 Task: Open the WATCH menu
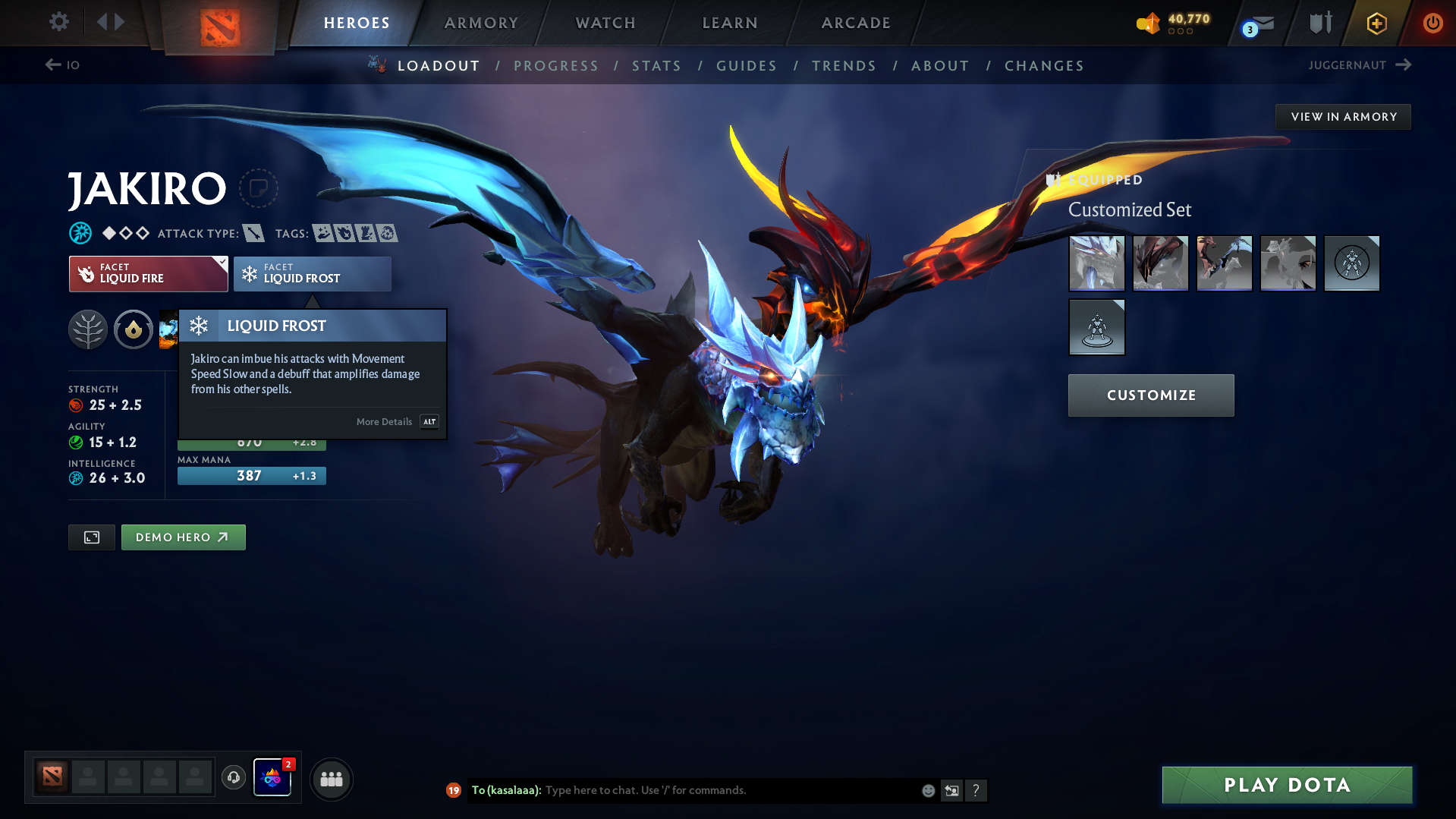[605, 23]
